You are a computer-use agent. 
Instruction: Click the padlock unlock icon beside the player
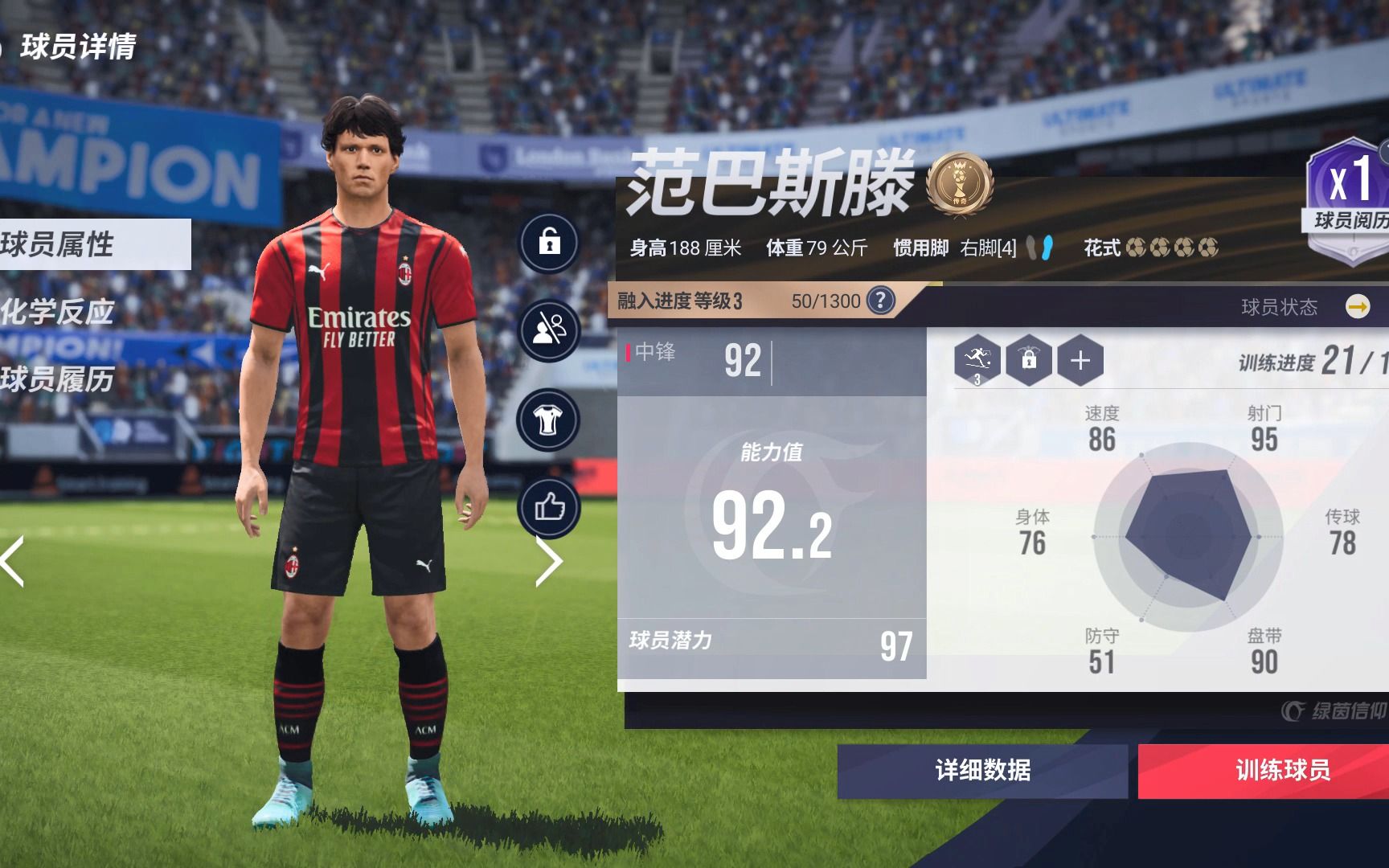[549, 241]
